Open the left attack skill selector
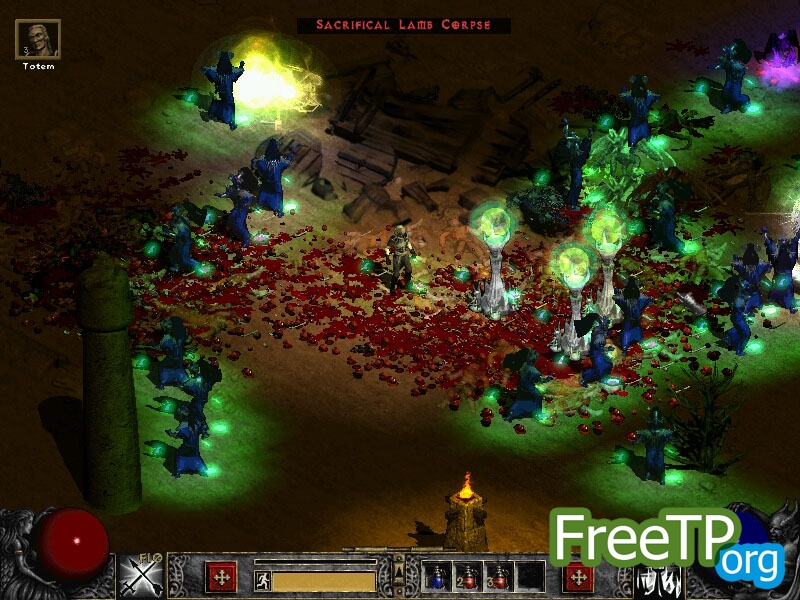The width and height of the screenshot is (800, 600). pos(141,577)
